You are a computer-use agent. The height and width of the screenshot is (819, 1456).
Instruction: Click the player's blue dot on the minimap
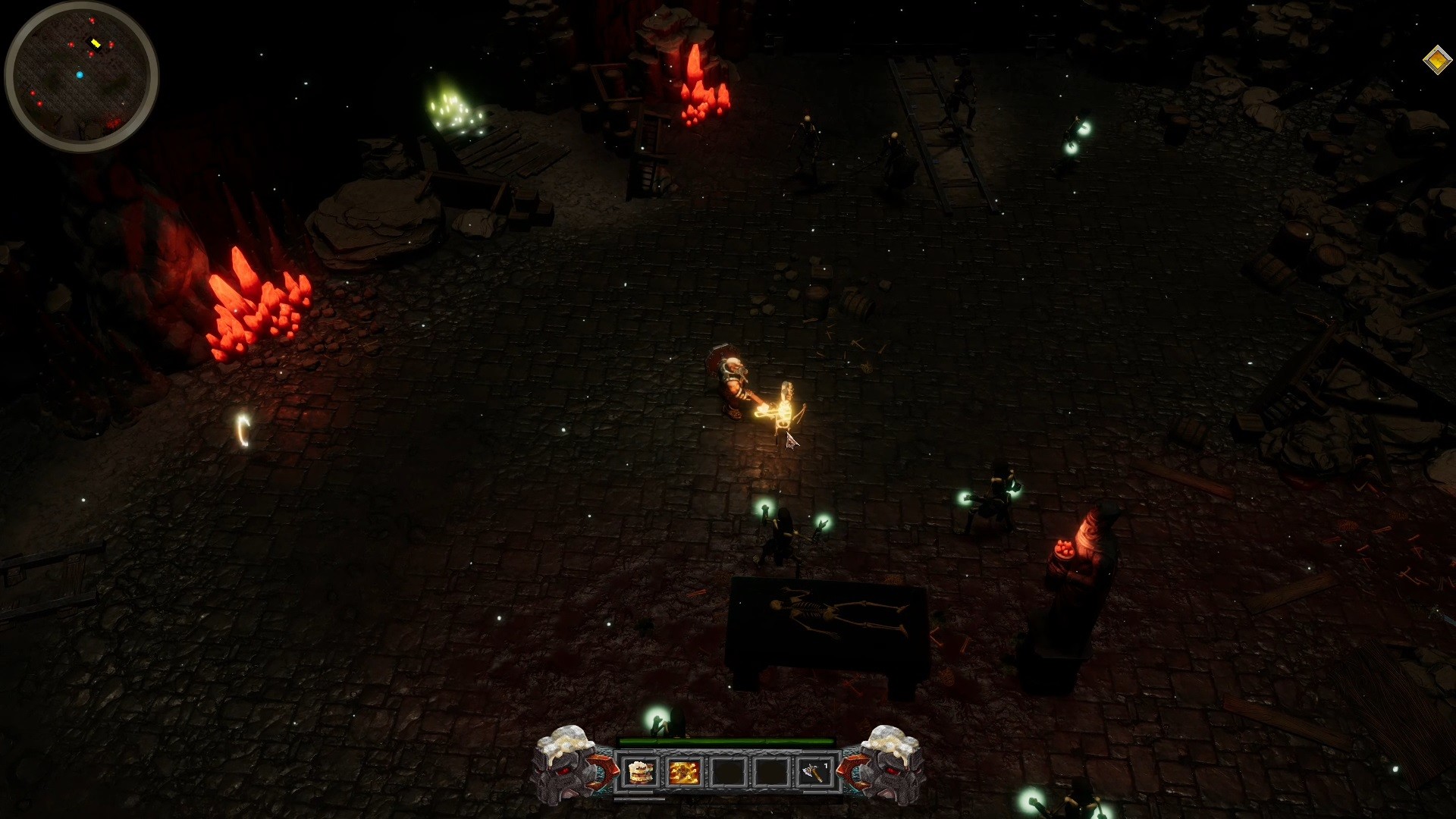80,74
